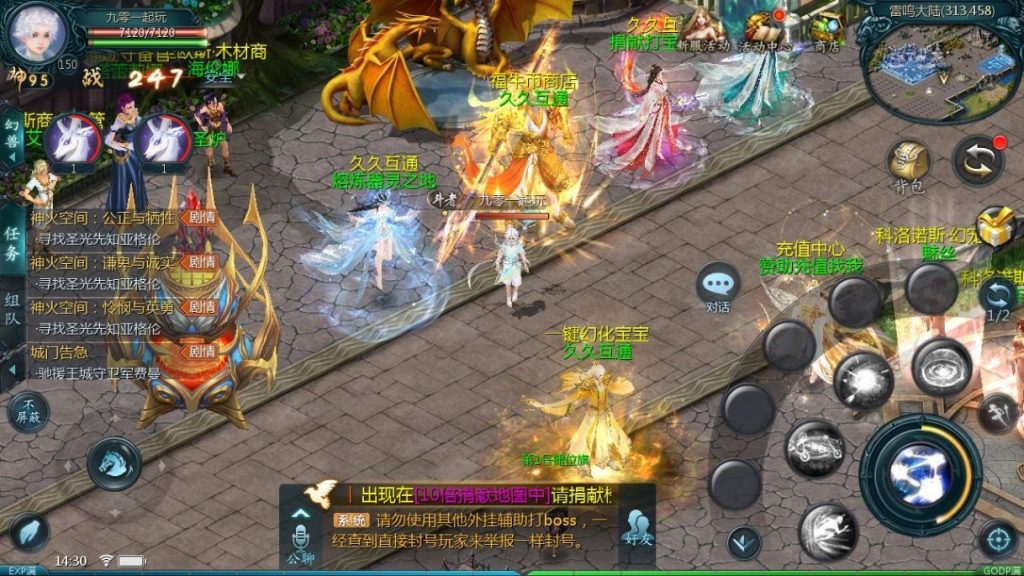Viewport: 1024px width, 576px height.
Task: Use the main lightning attack skill
Action: point(920,474)
